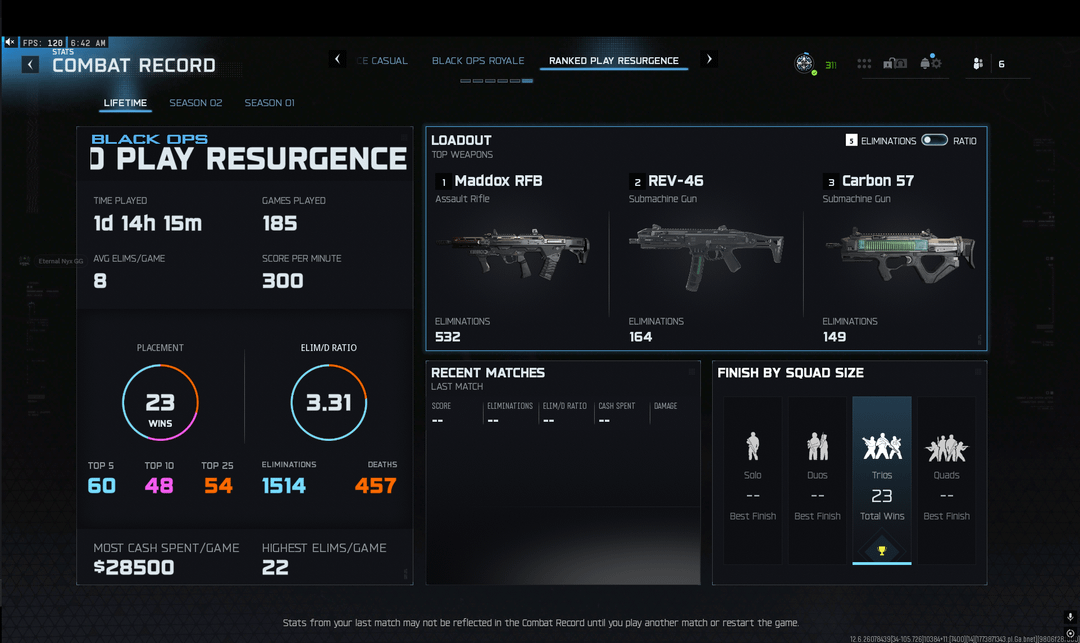This screenshot has width=1080, height=643.
Task: Show Solo squad size finishes
Action: click(753, 480)
